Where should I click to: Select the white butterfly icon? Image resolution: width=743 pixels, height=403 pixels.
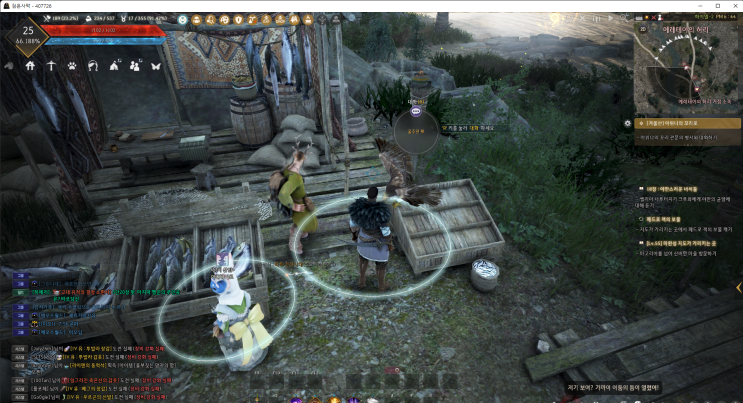coord(155,66)
